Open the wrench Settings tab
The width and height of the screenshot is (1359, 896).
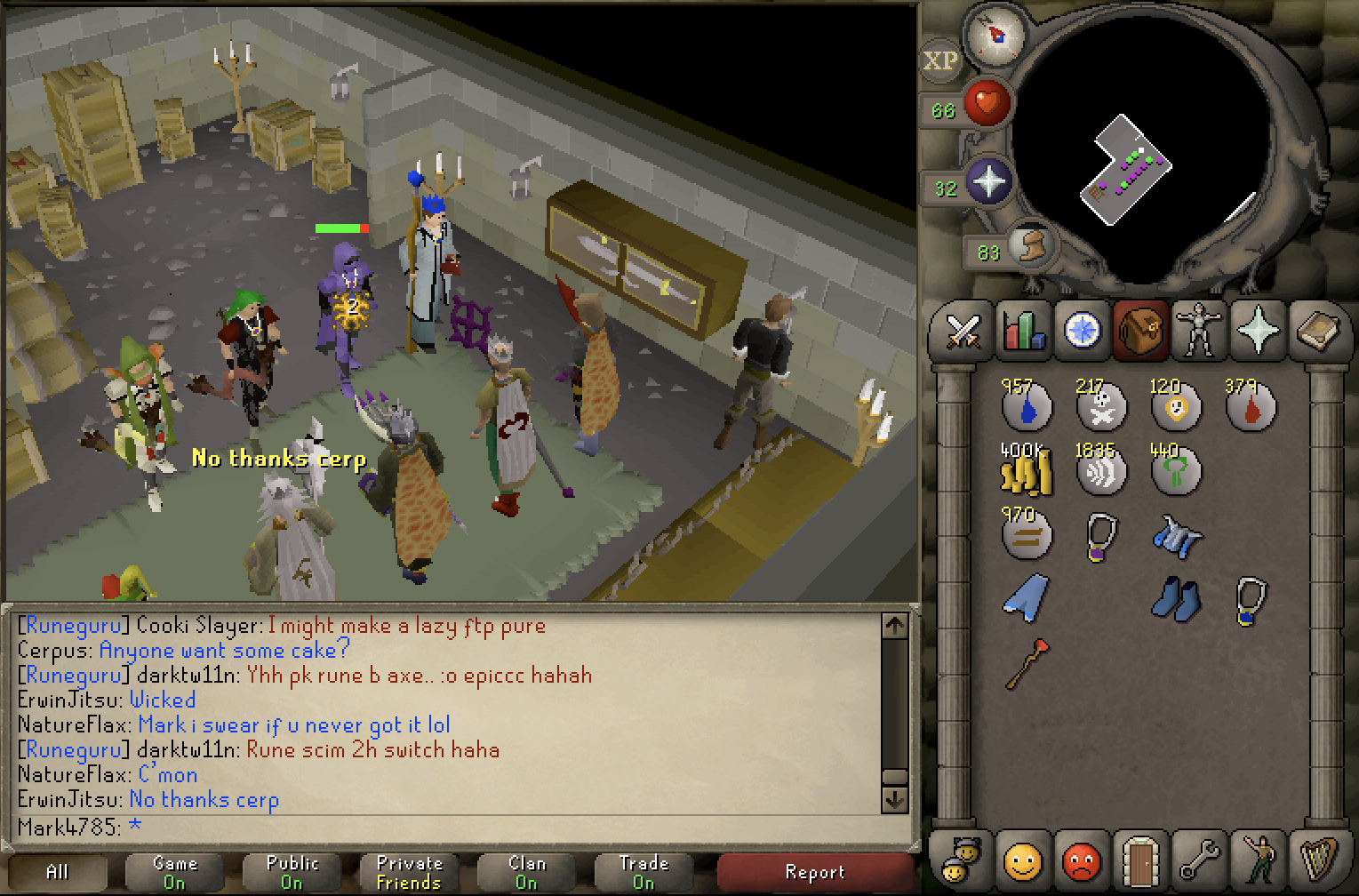pyautogui.click(x=1199, y=860)
